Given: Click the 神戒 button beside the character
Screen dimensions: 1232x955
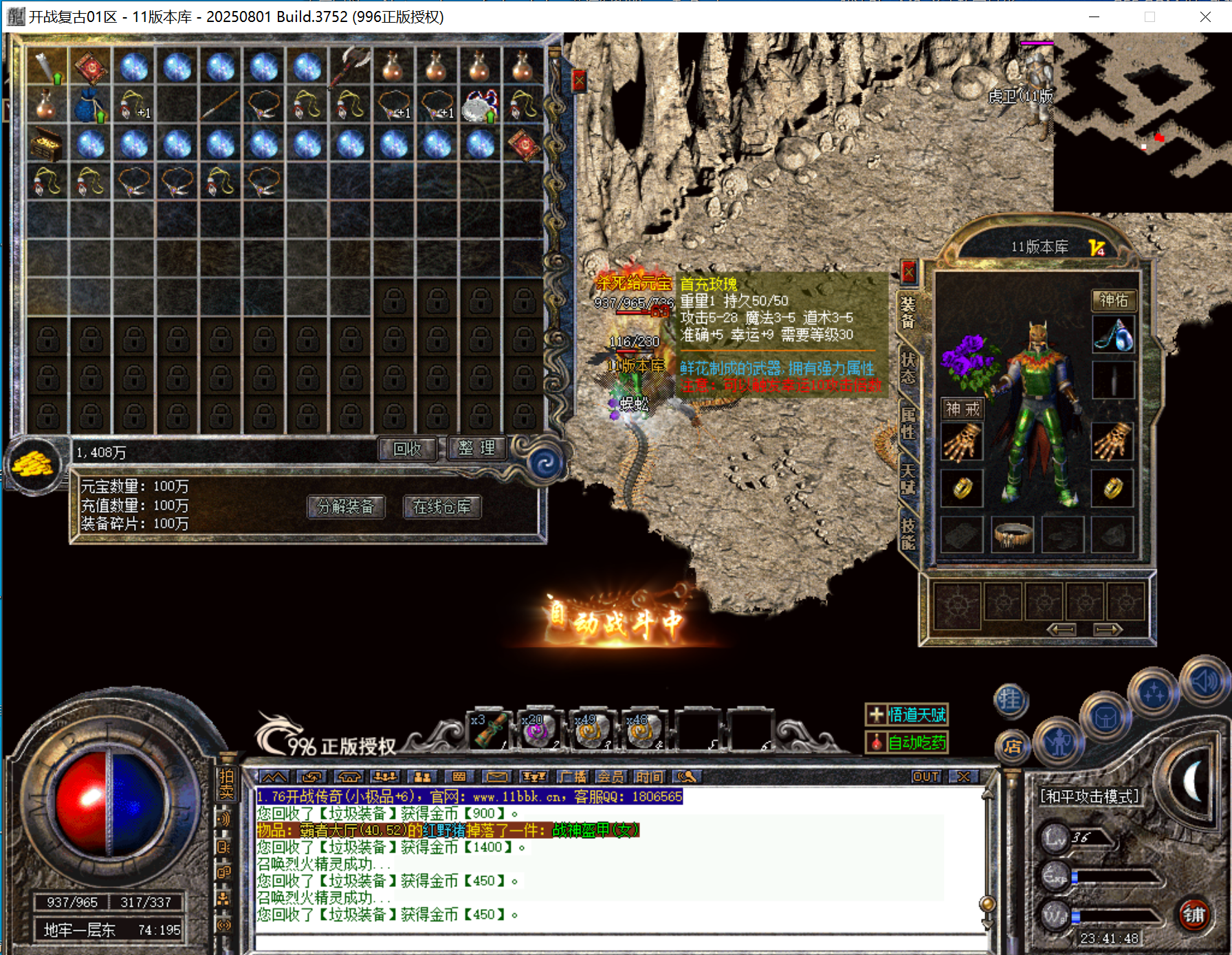Looking at the screenshot, I should pos(962,409).
